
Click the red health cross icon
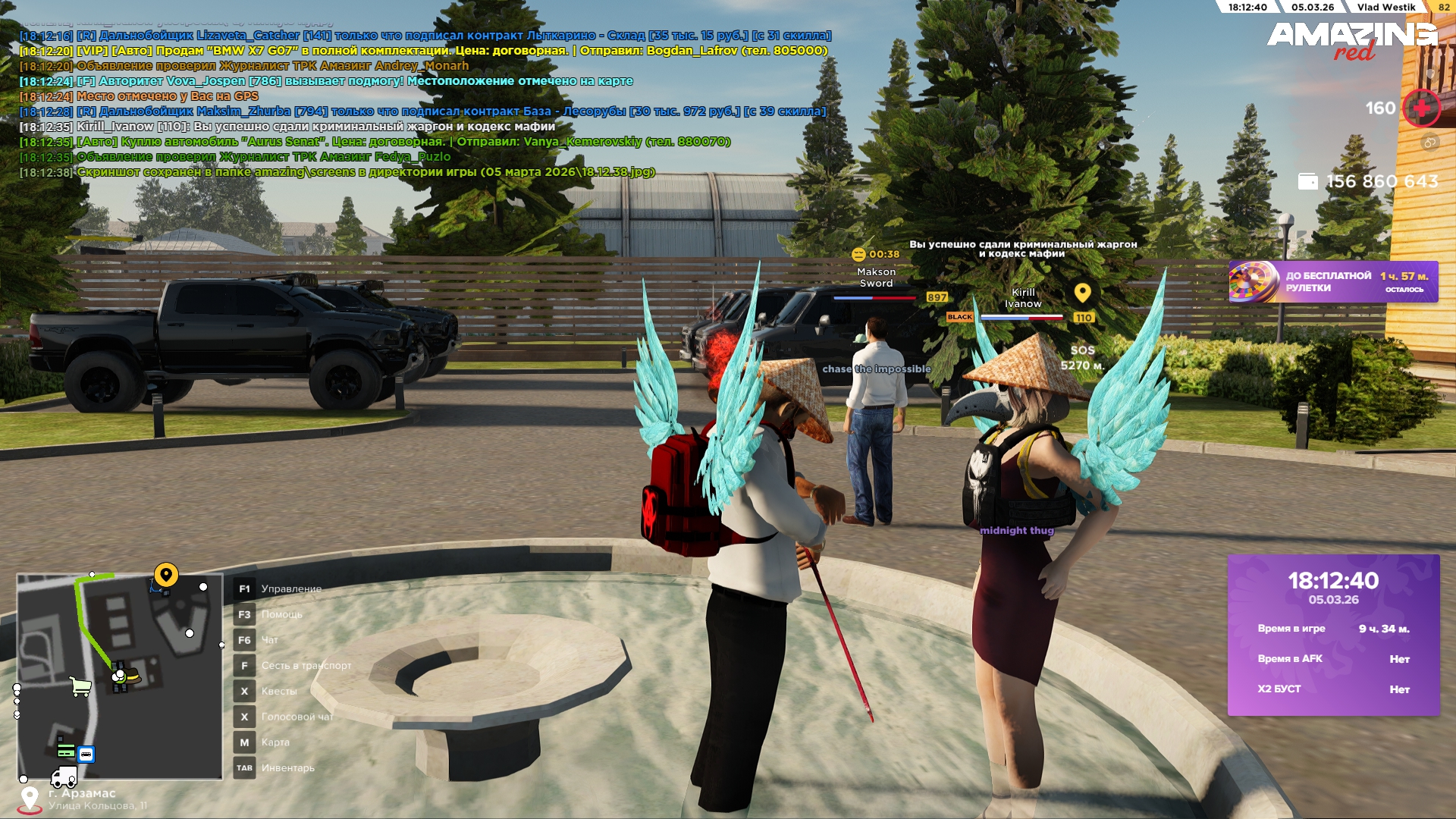[x=1420, y=108]
